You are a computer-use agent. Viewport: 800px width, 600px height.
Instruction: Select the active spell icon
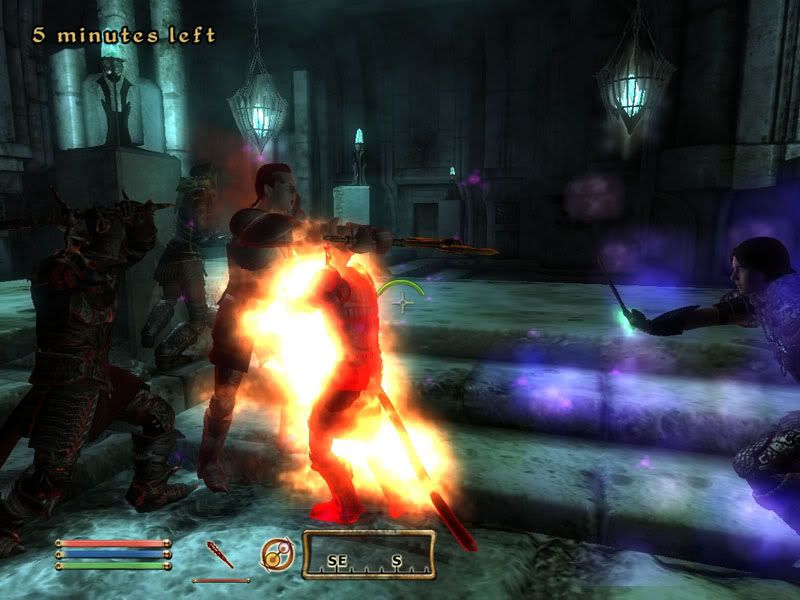pyautogui.click(x=276, y=555)
